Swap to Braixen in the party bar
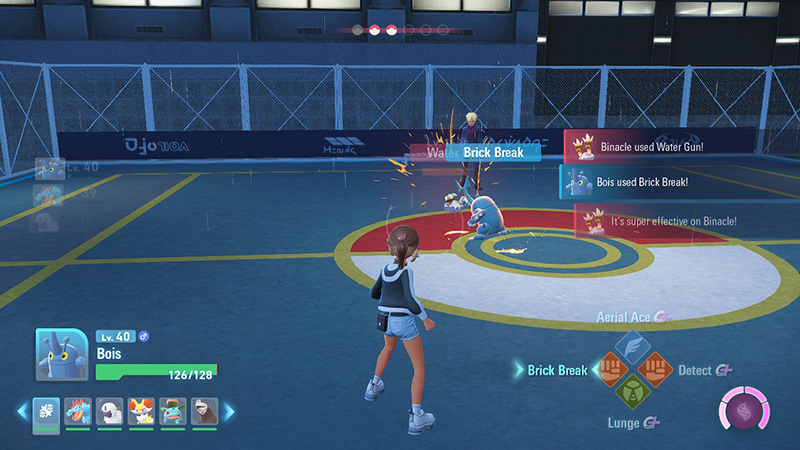This screenshot has height=450, width=800. click(x=141, y=410)
